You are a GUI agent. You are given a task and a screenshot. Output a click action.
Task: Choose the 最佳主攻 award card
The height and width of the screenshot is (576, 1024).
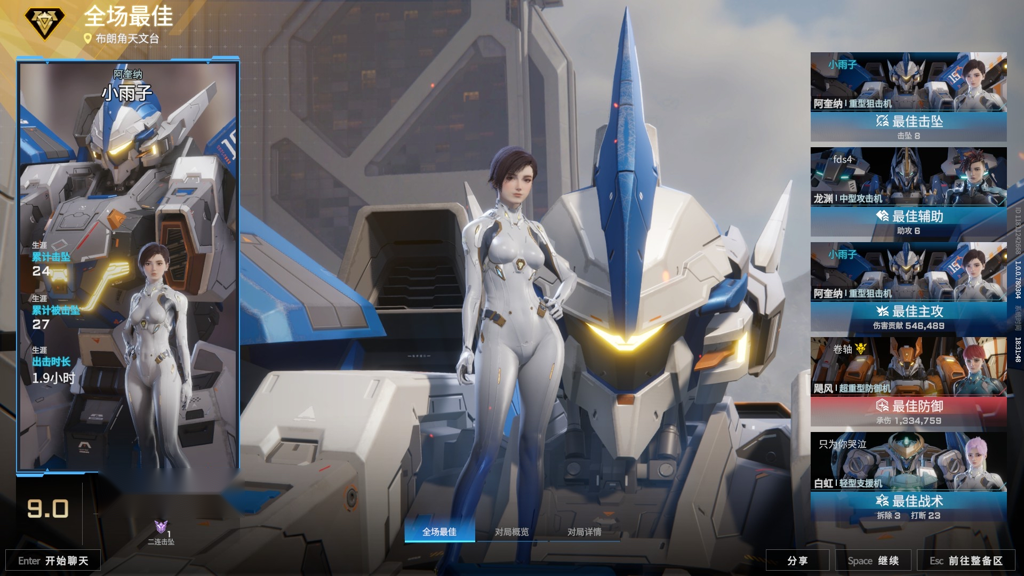(908, 286)
